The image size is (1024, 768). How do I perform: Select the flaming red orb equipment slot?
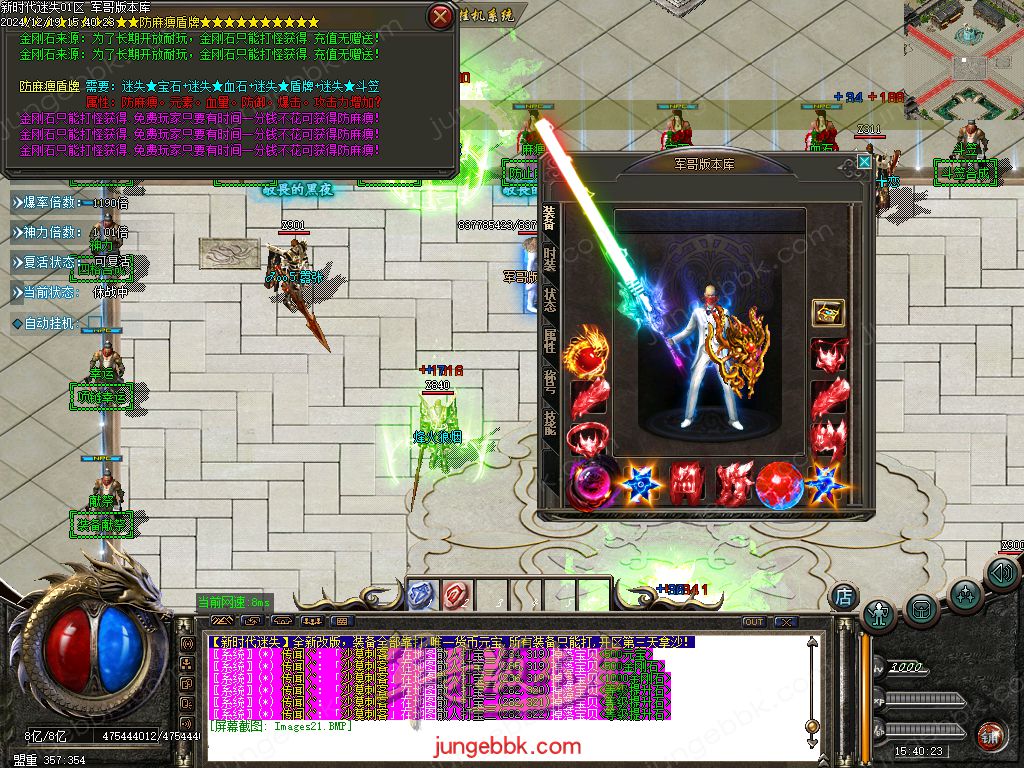[x=587, y=355]
